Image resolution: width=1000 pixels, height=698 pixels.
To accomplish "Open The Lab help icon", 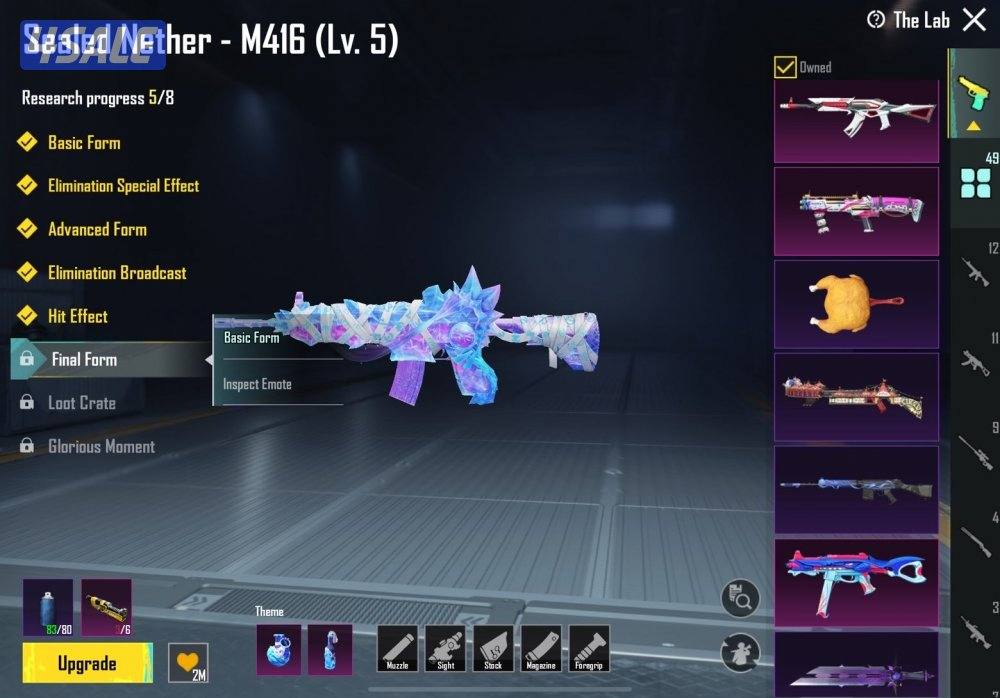I will (876, 20).
